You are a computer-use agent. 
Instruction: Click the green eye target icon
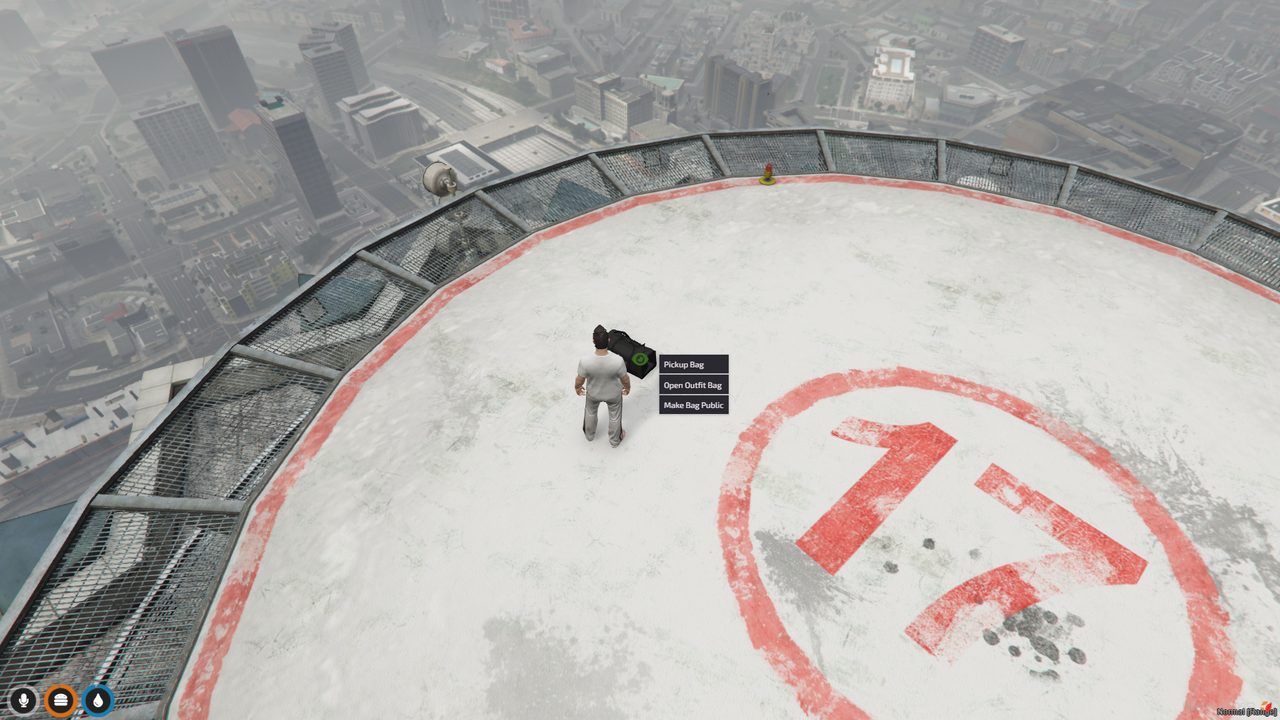click(640, 358)
